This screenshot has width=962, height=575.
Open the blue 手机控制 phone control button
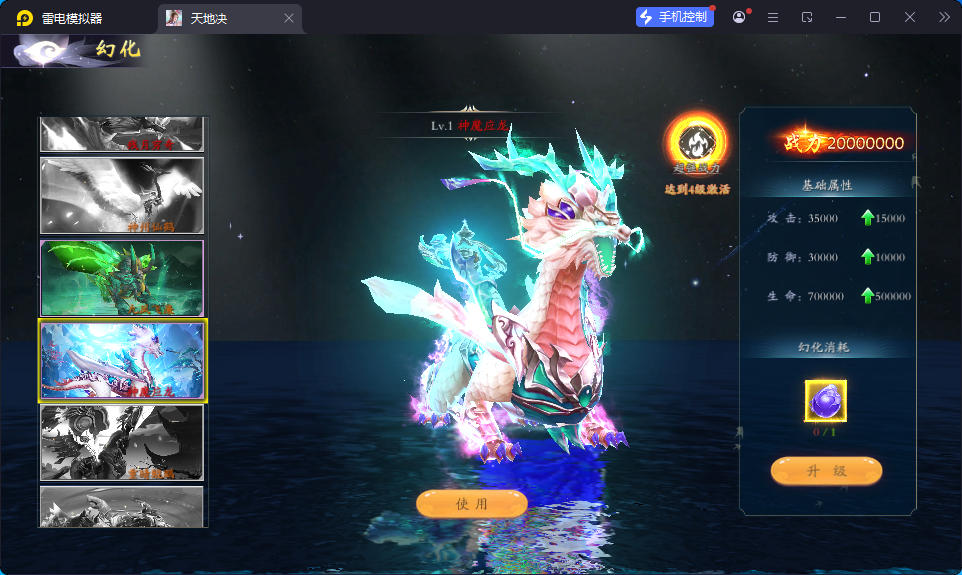point(674,17)
